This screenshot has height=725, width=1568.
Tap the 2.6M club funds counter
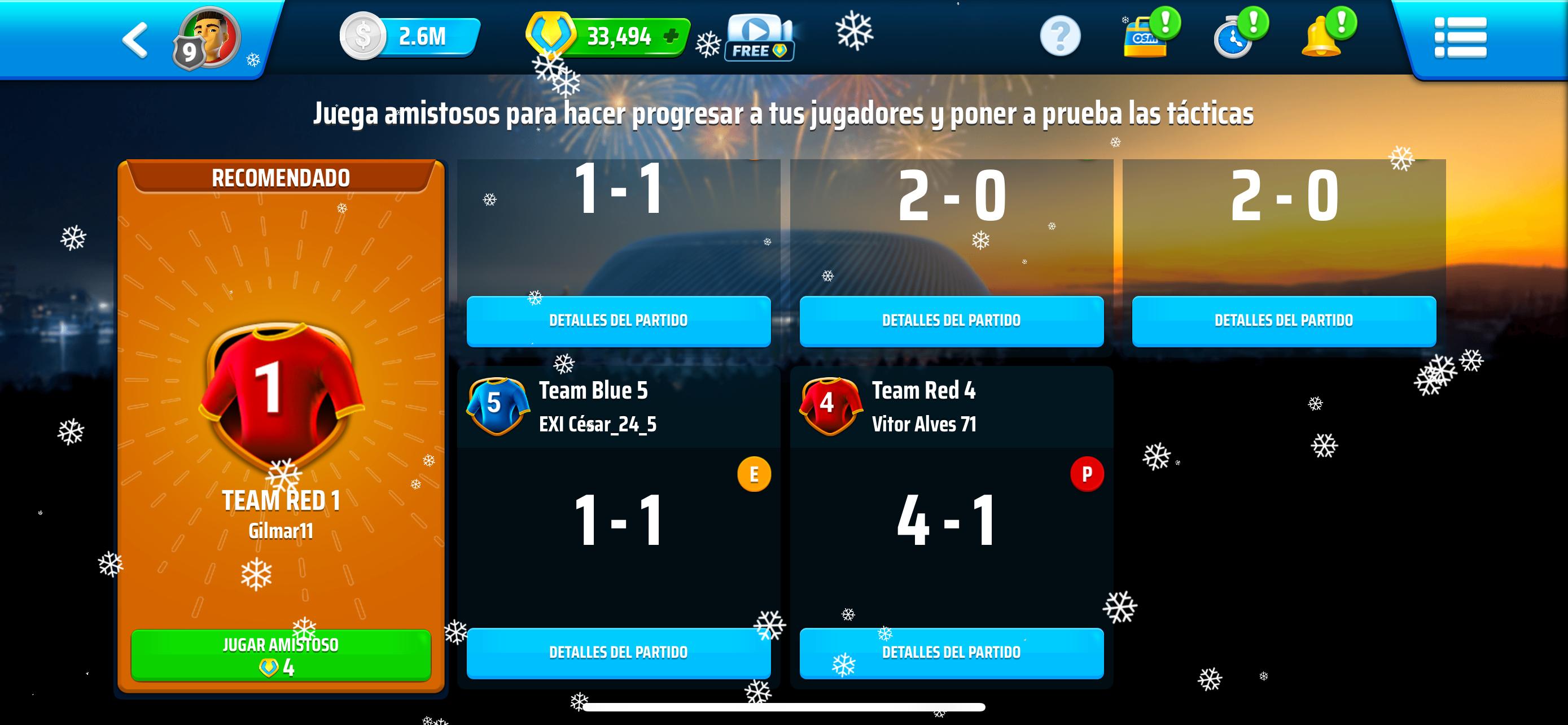[411, 37]
